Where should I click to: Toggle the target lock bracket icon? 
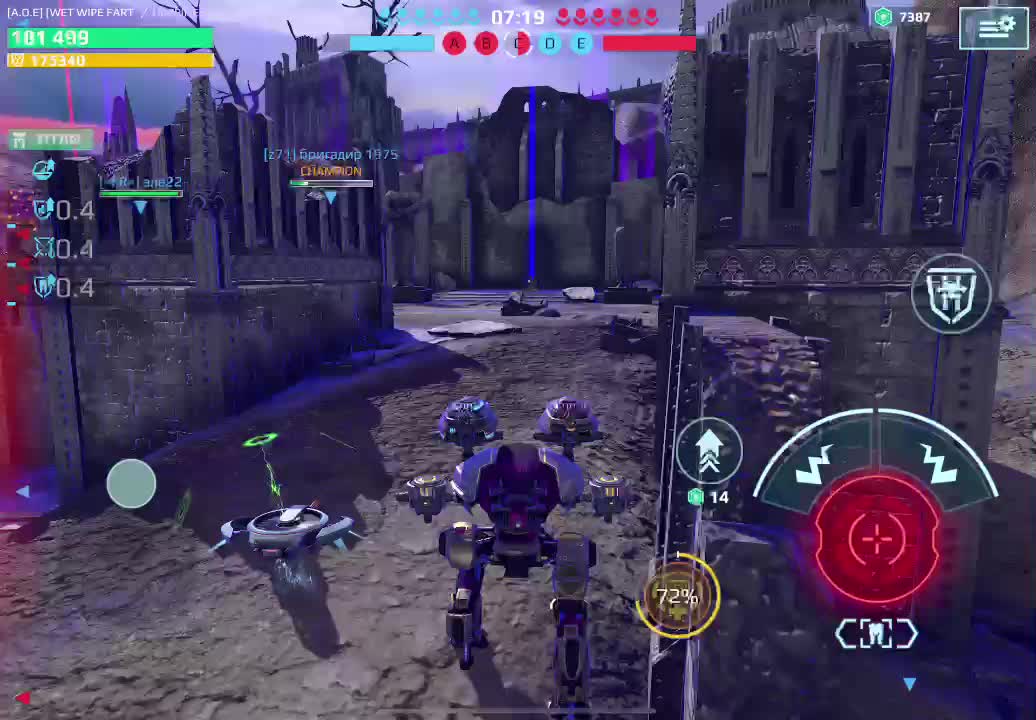click(x=876, y=634)
